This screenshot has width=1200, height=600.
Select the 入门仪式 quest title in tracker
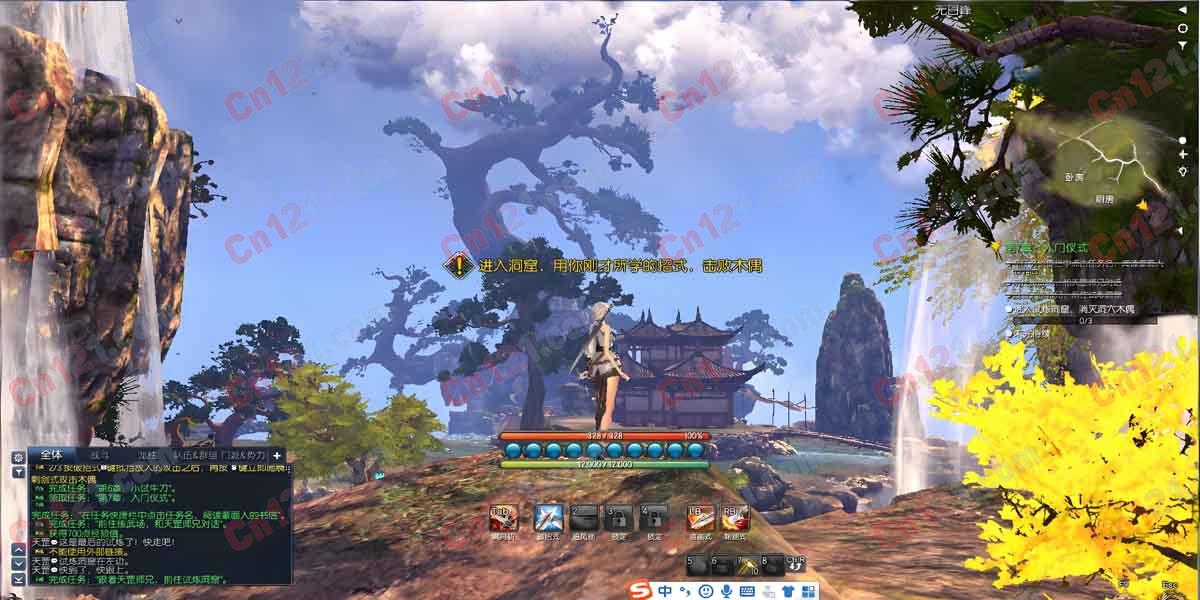point(1058,247)
